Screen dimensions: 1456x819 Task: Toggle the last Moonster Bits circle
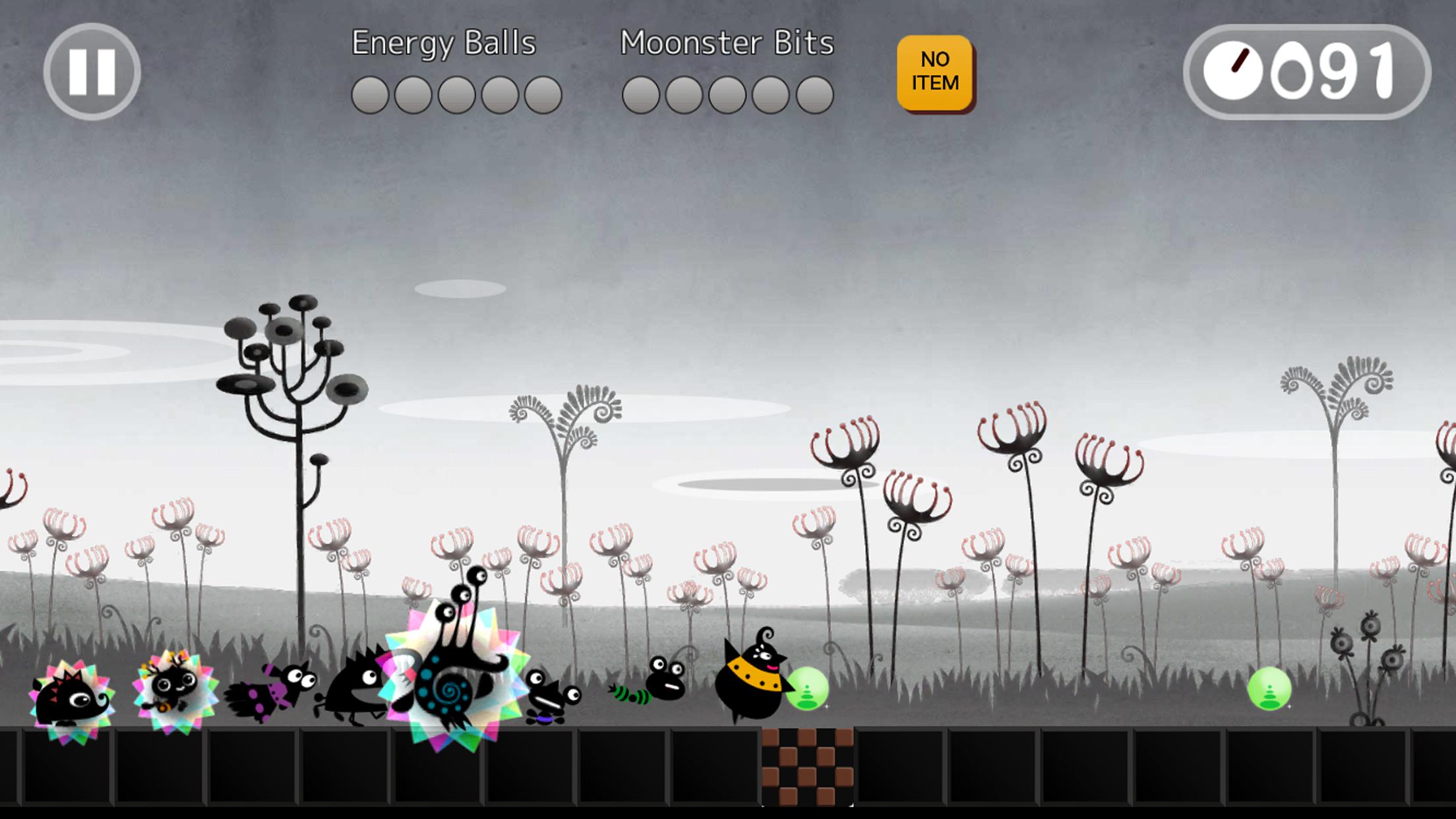point(814,94)
